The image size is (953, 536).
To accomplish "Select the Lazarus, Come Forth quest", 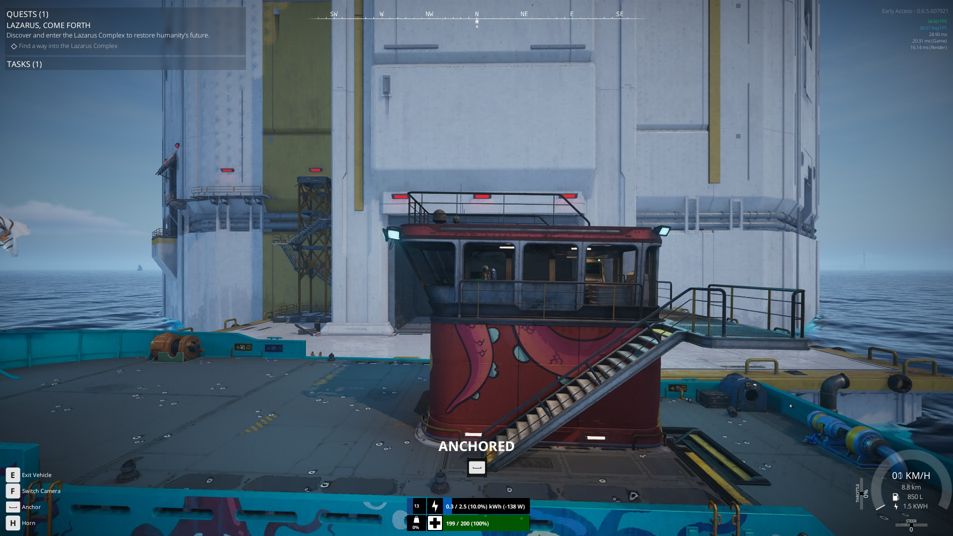I will coord(48,25).
